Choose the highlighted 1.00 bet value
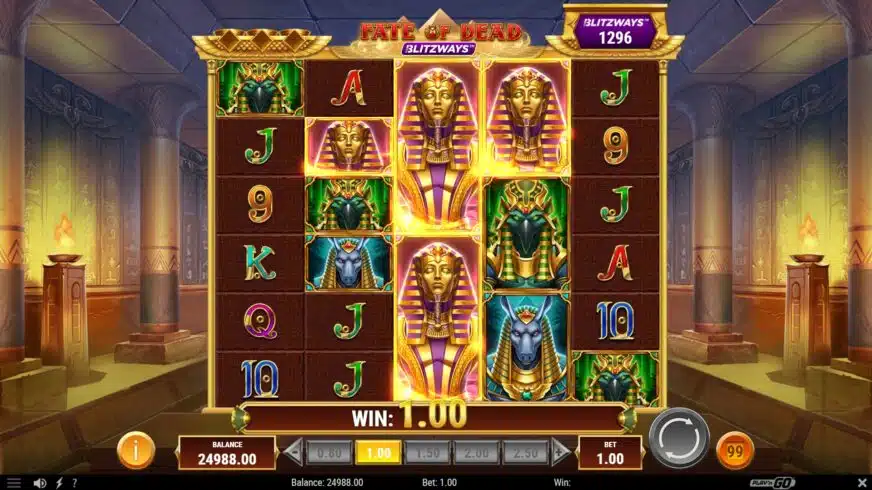Screen dimensions: 872x490 click(378, 453)
